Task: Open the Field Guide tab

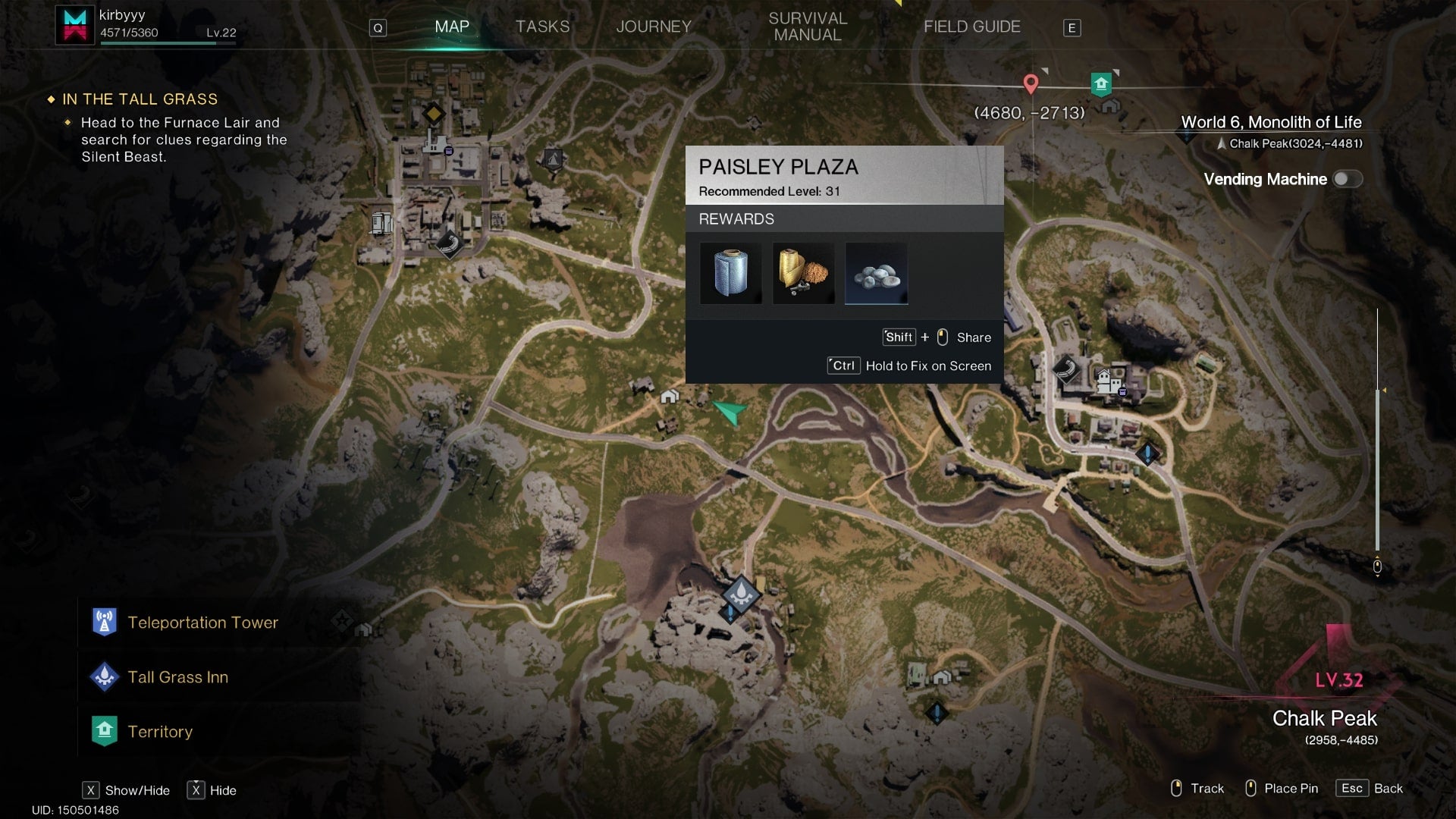Action: (x=971, y=27)
